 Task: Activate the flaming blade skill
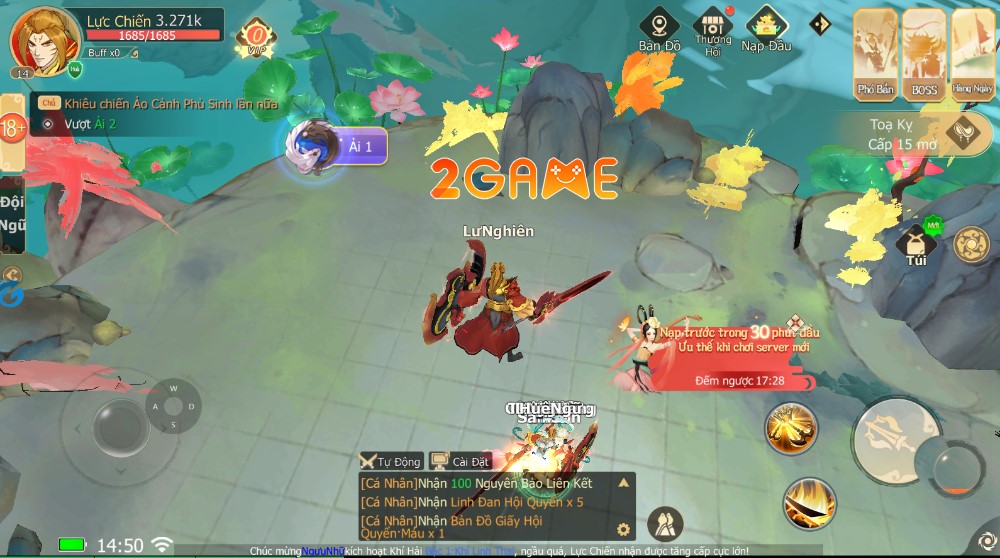tap(809, 501)
